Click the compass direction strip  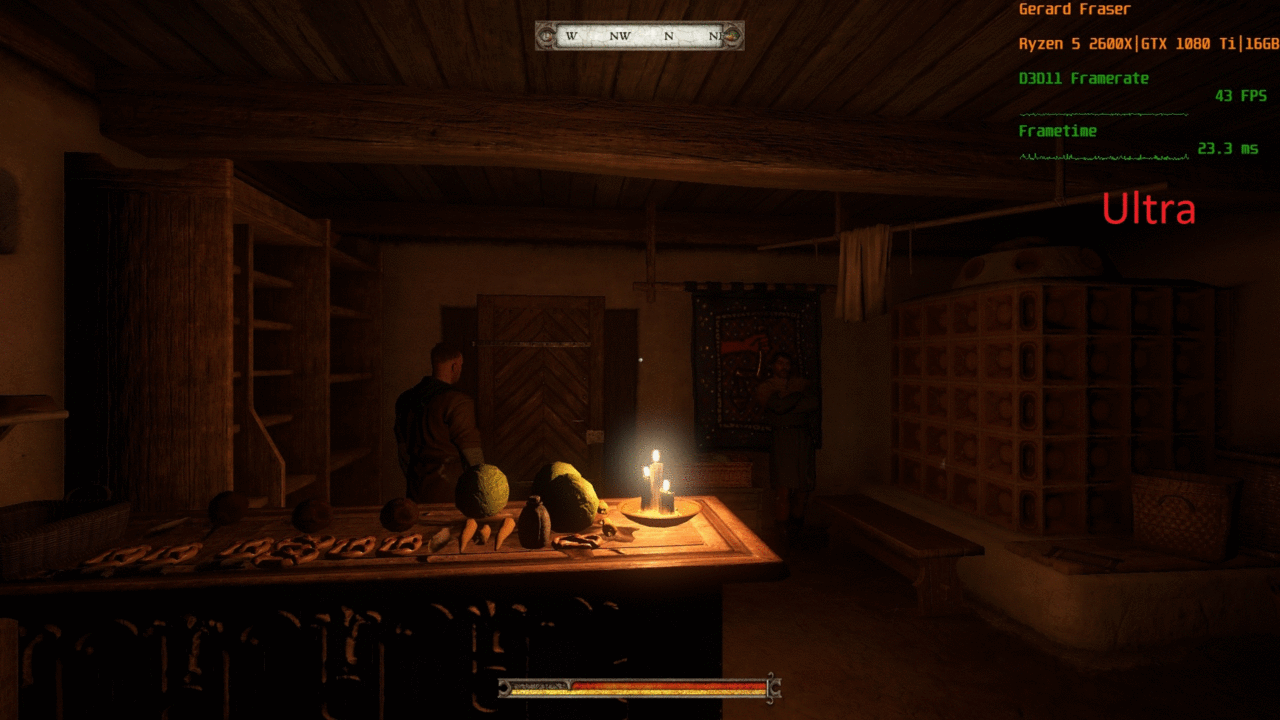[640, 36]
